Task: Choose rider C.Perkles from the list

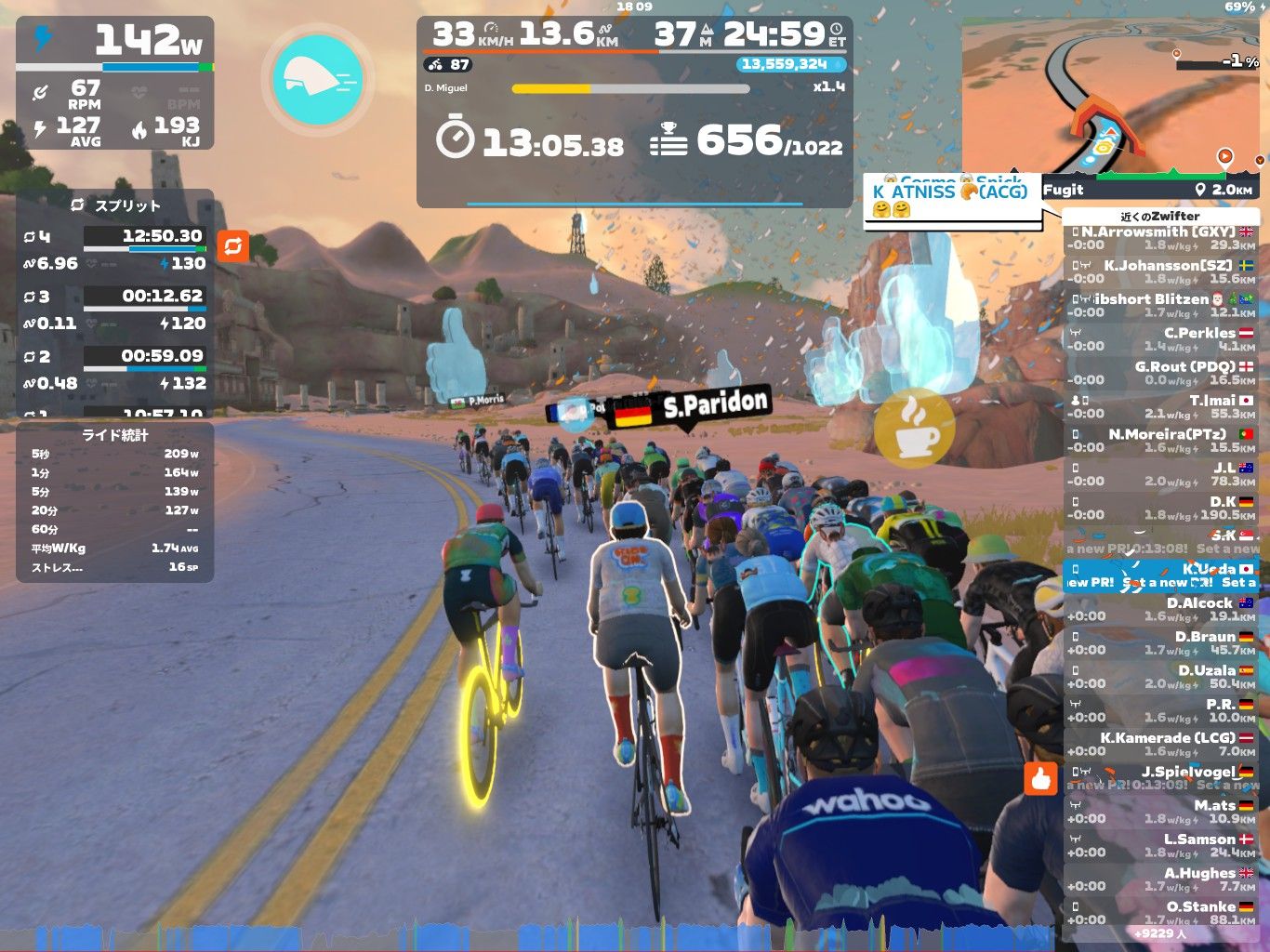Action: point(1160,339)
